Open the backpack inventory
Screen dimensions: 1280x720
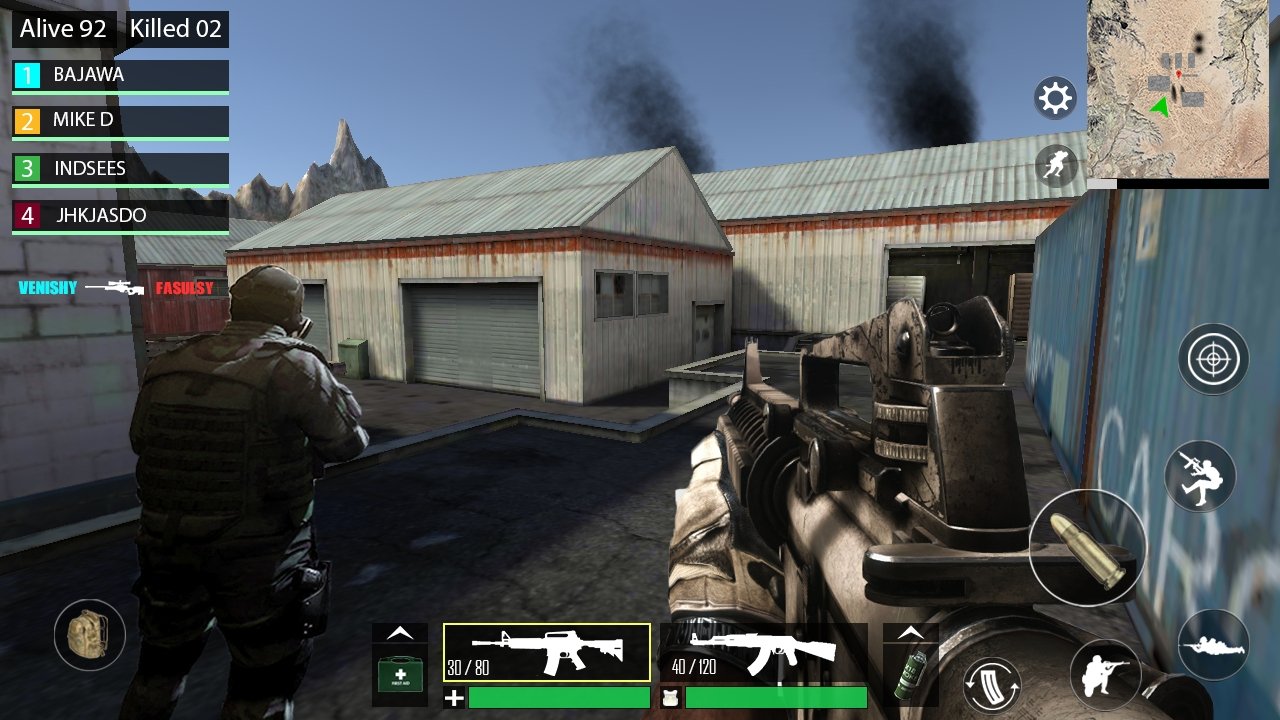(89, 634)
